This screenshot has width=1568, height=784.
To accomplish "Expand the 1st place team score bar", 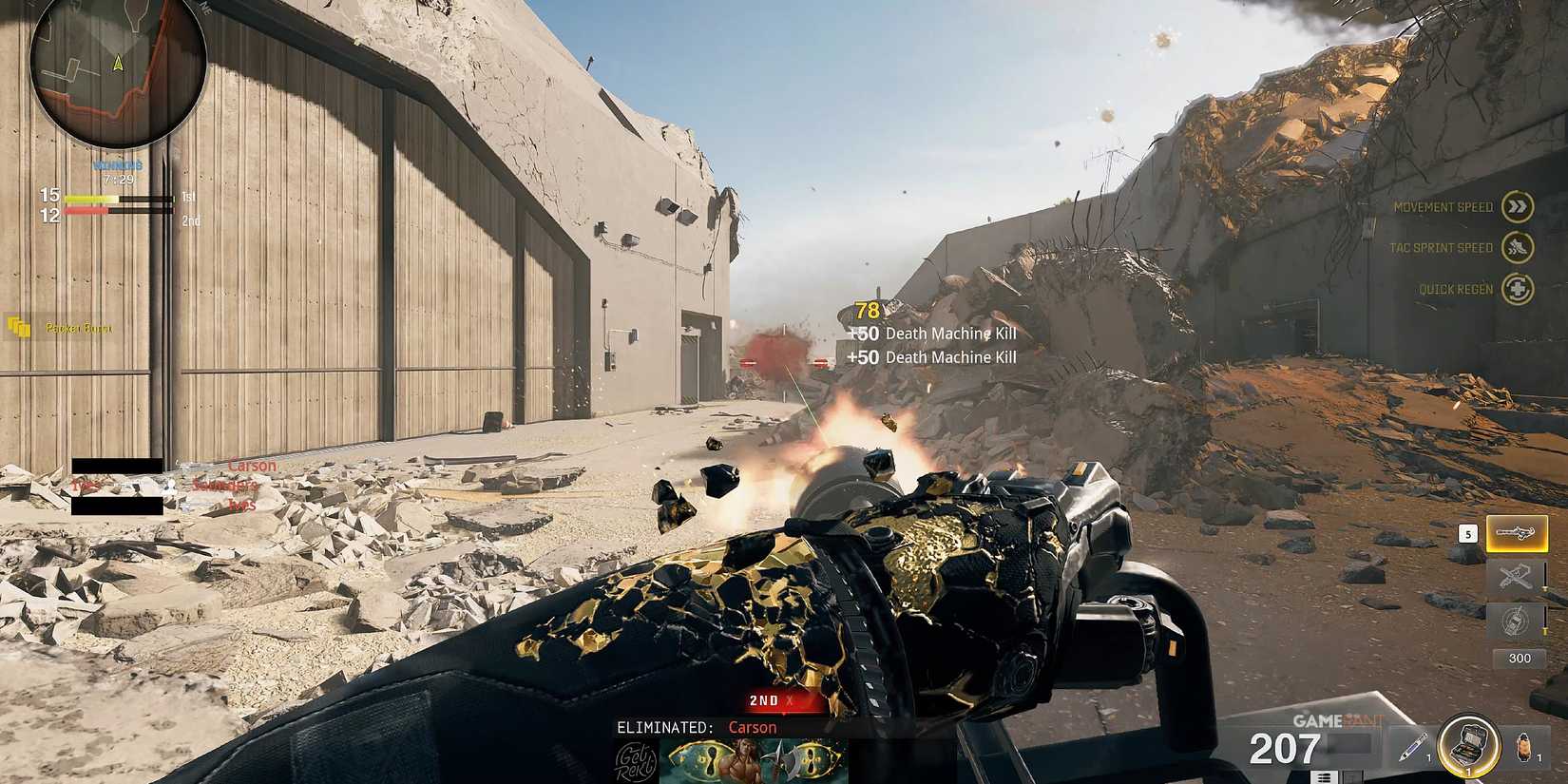I will point(114,197).
